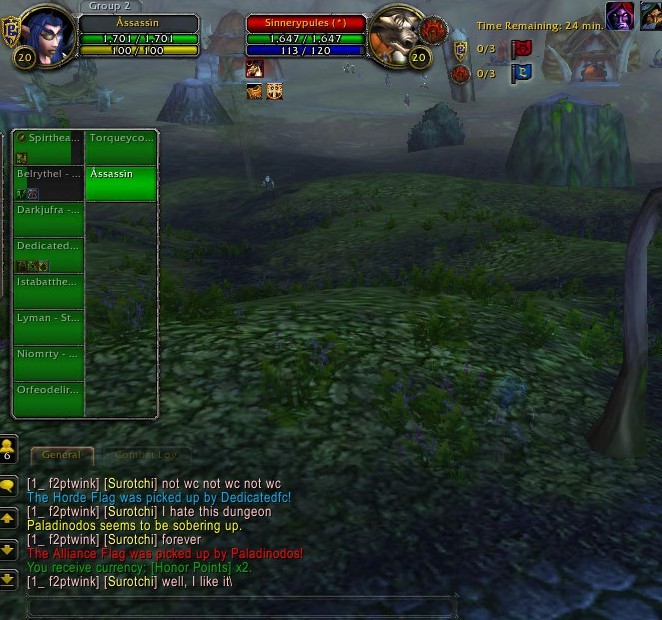Select the Sinnerypules target portrait
The image size is (662, 620).
393,38
